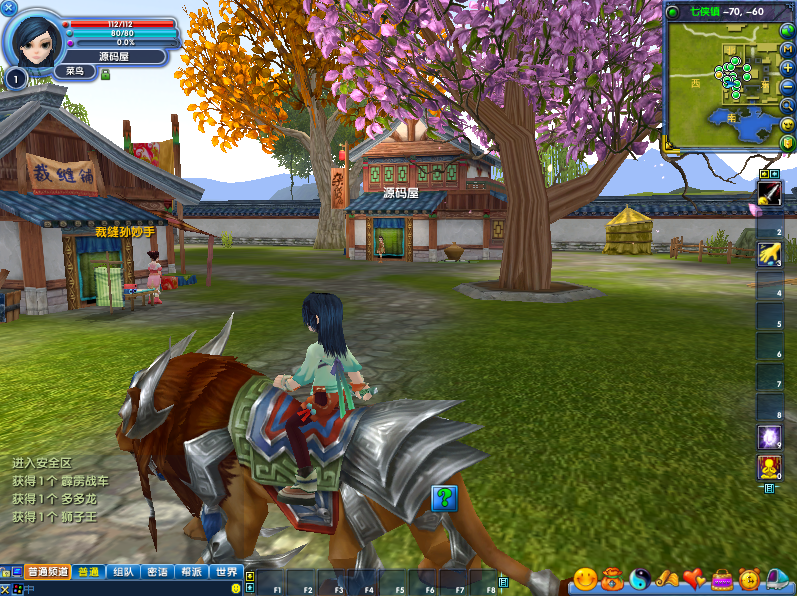797x596 pixels.
Task: Switch to the 世界 world chat tab
Action: click(x=226, y=572)
